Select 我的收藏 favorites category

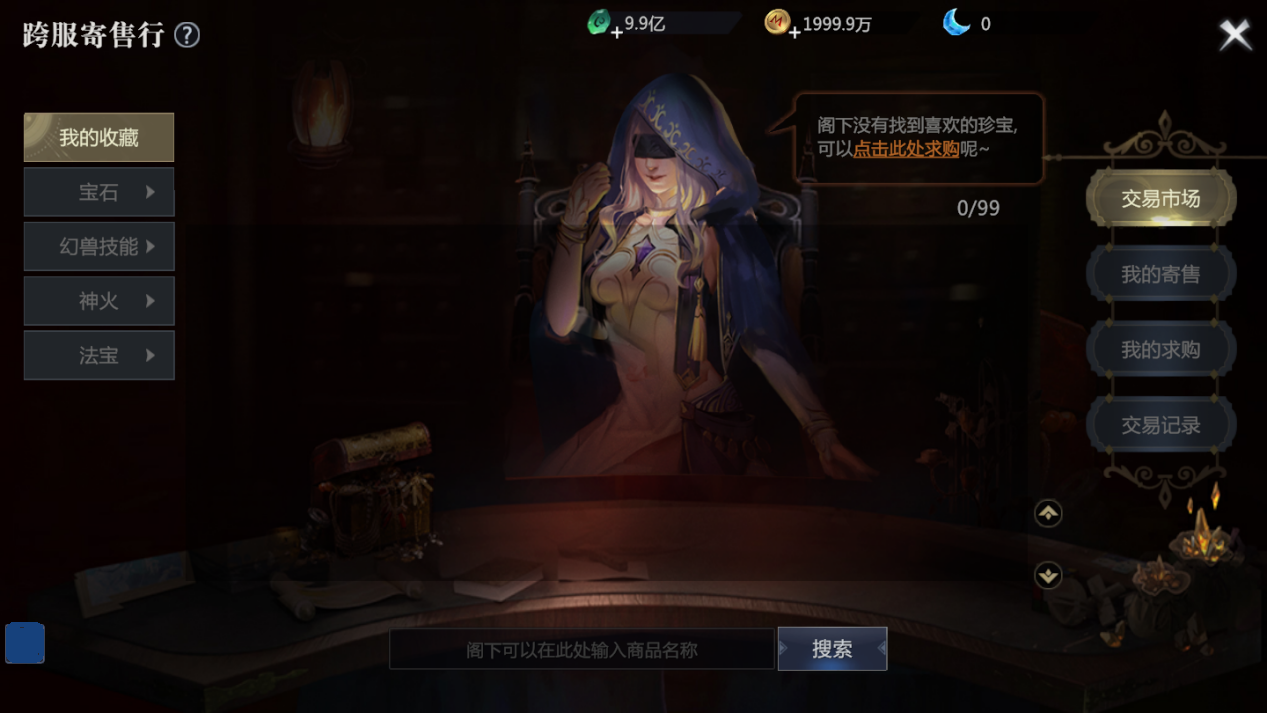coord(99,138)
